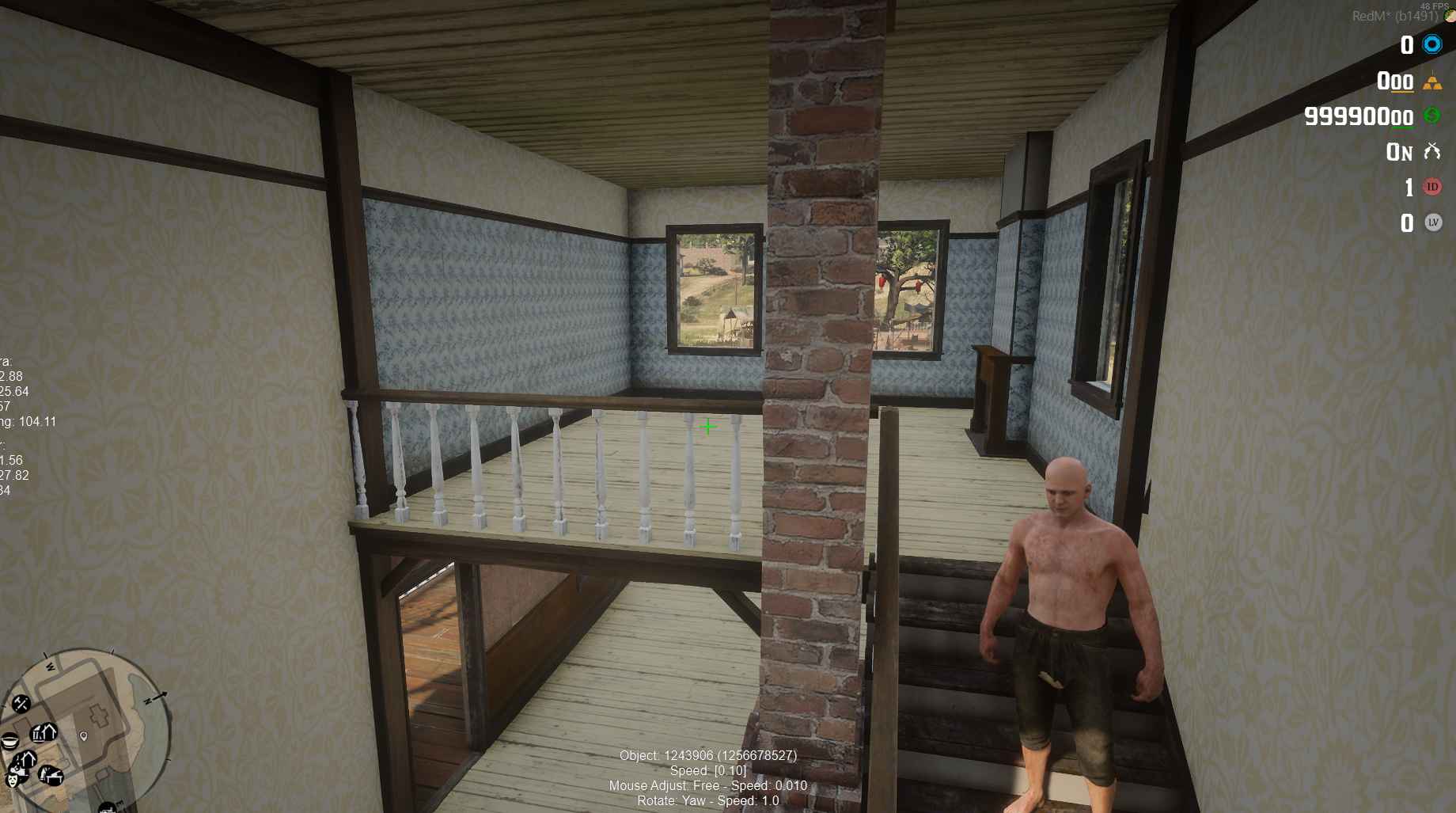Click the Mouse Adjust Free speed readout
Screen dimensions: 1456x813
(x=707, y=785)
